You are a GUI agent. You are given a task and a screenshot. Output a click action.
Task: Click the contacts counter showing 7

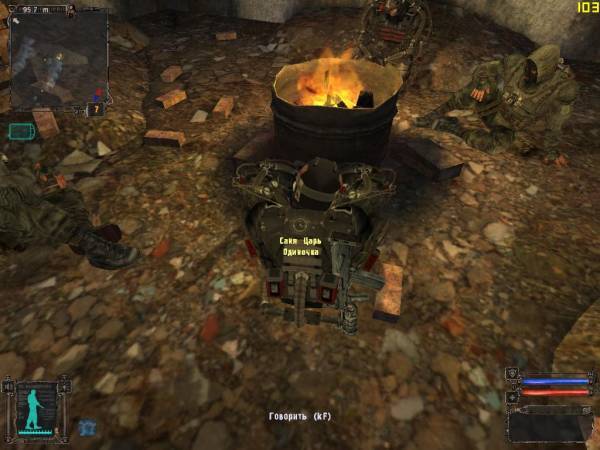94,109
